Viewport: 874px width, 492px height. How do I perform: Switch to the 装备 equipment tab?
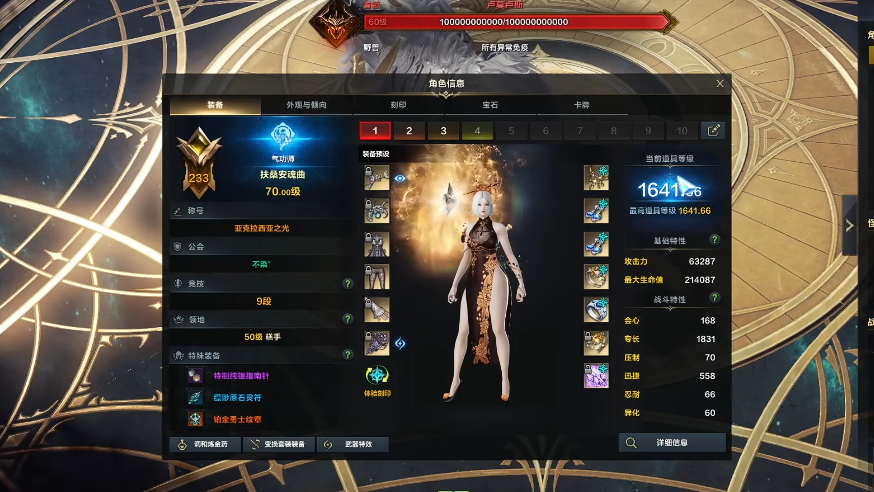(x=215, y=104)
